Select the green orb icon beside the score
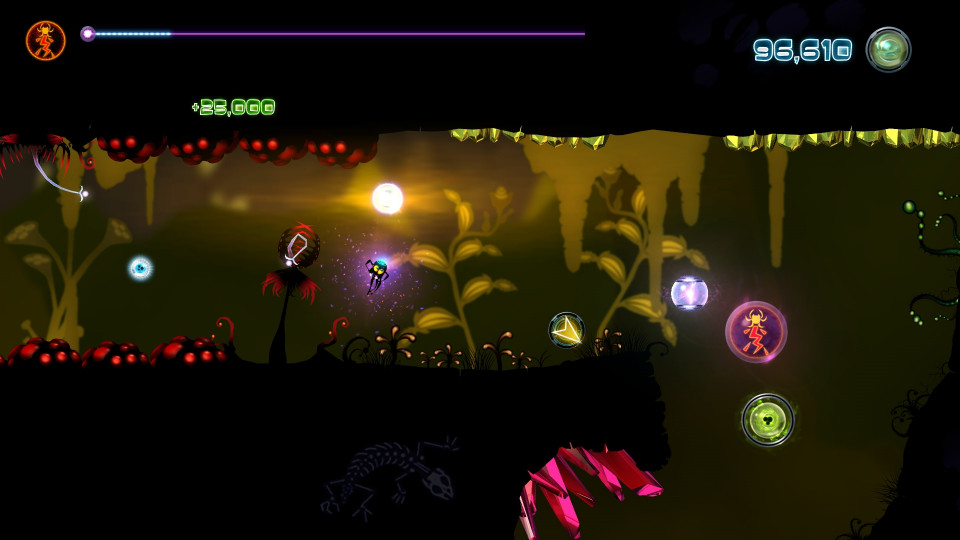The image size is (960, 540). click(x=888, y=49)
